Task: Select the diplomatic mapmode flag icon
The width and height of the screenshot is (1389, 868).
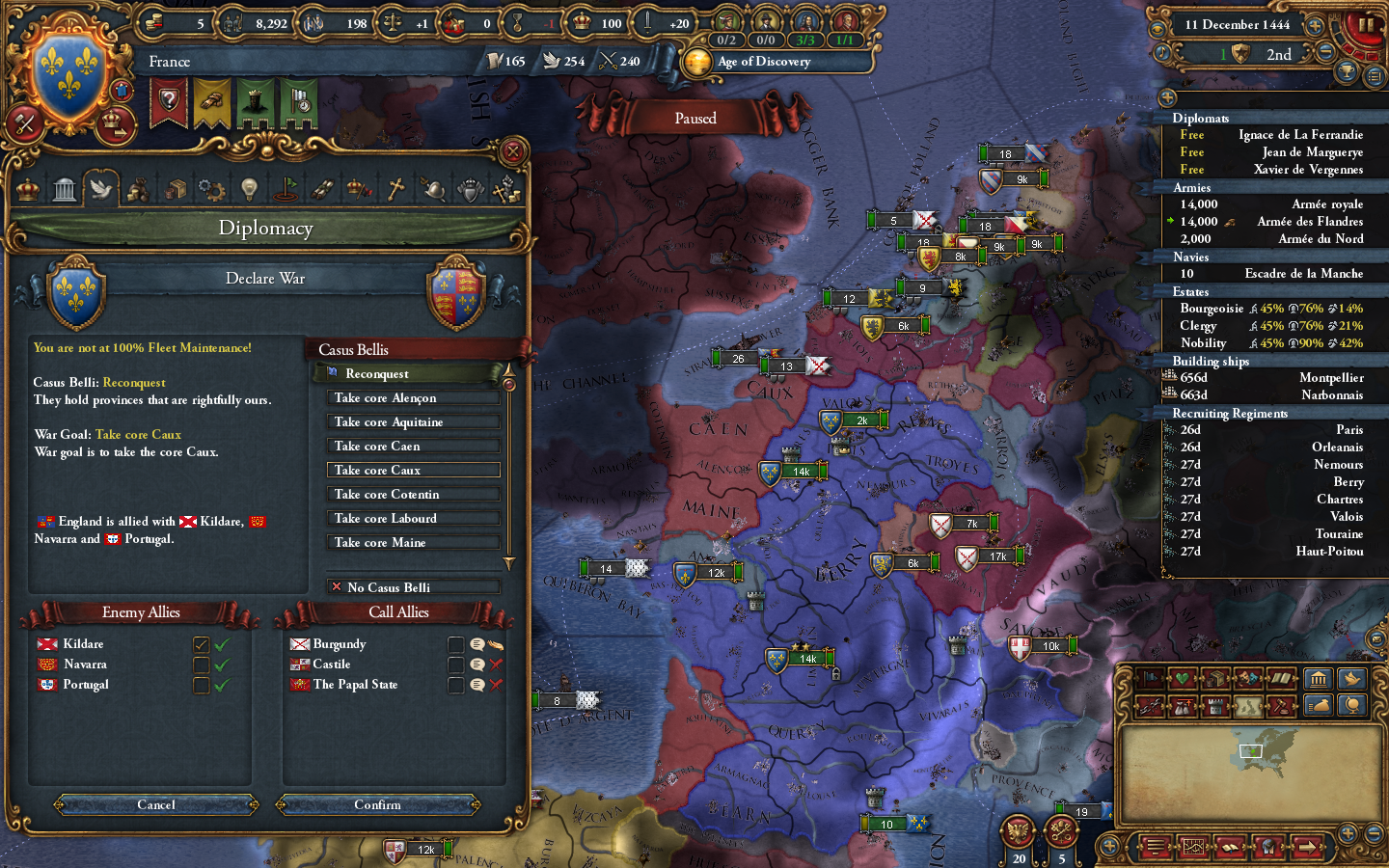Action: coord(1150,678)
